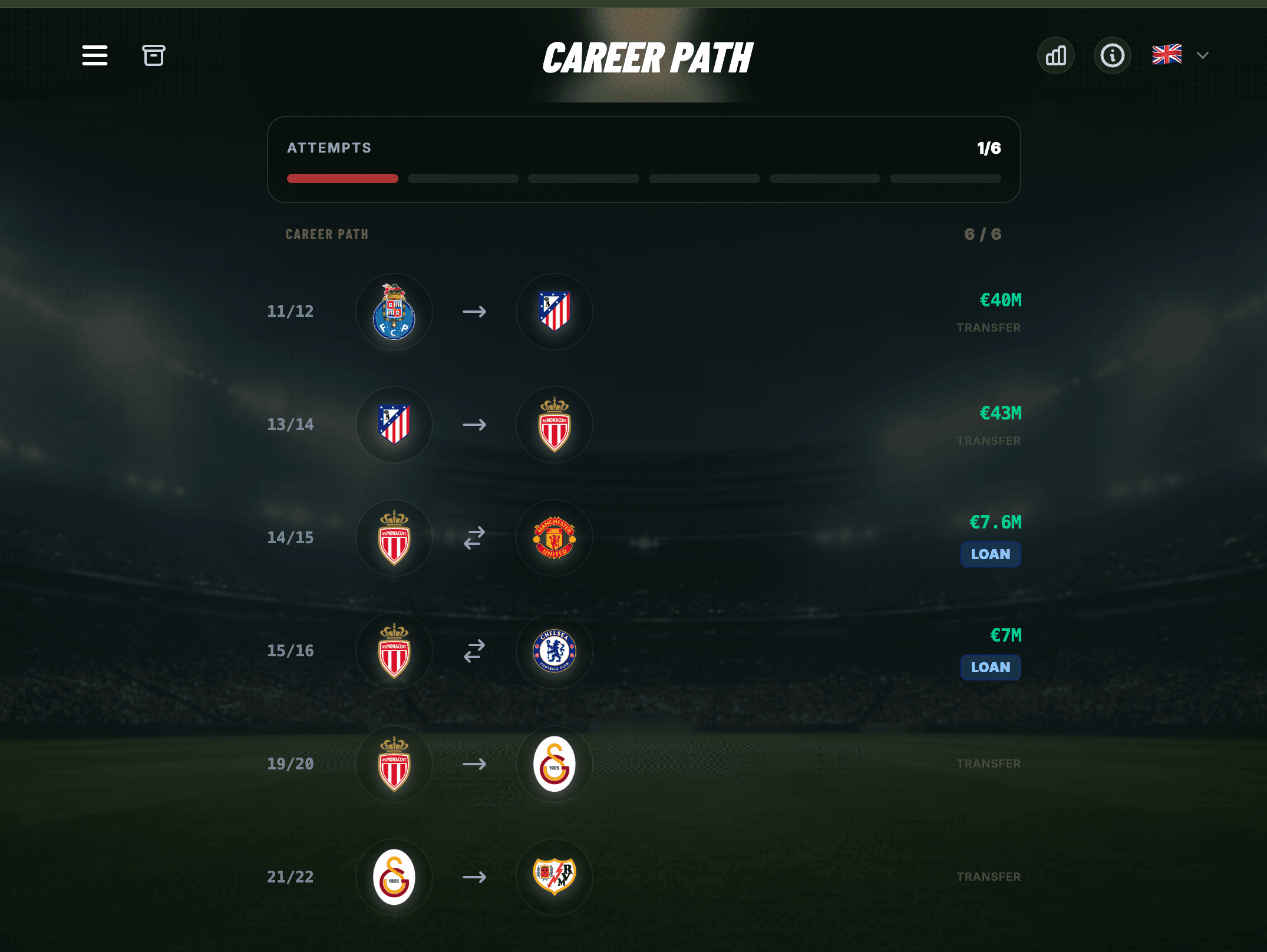Select the Atlético Madrid crest in 13/14 row

pyautogui.click(x=394, y=424)
